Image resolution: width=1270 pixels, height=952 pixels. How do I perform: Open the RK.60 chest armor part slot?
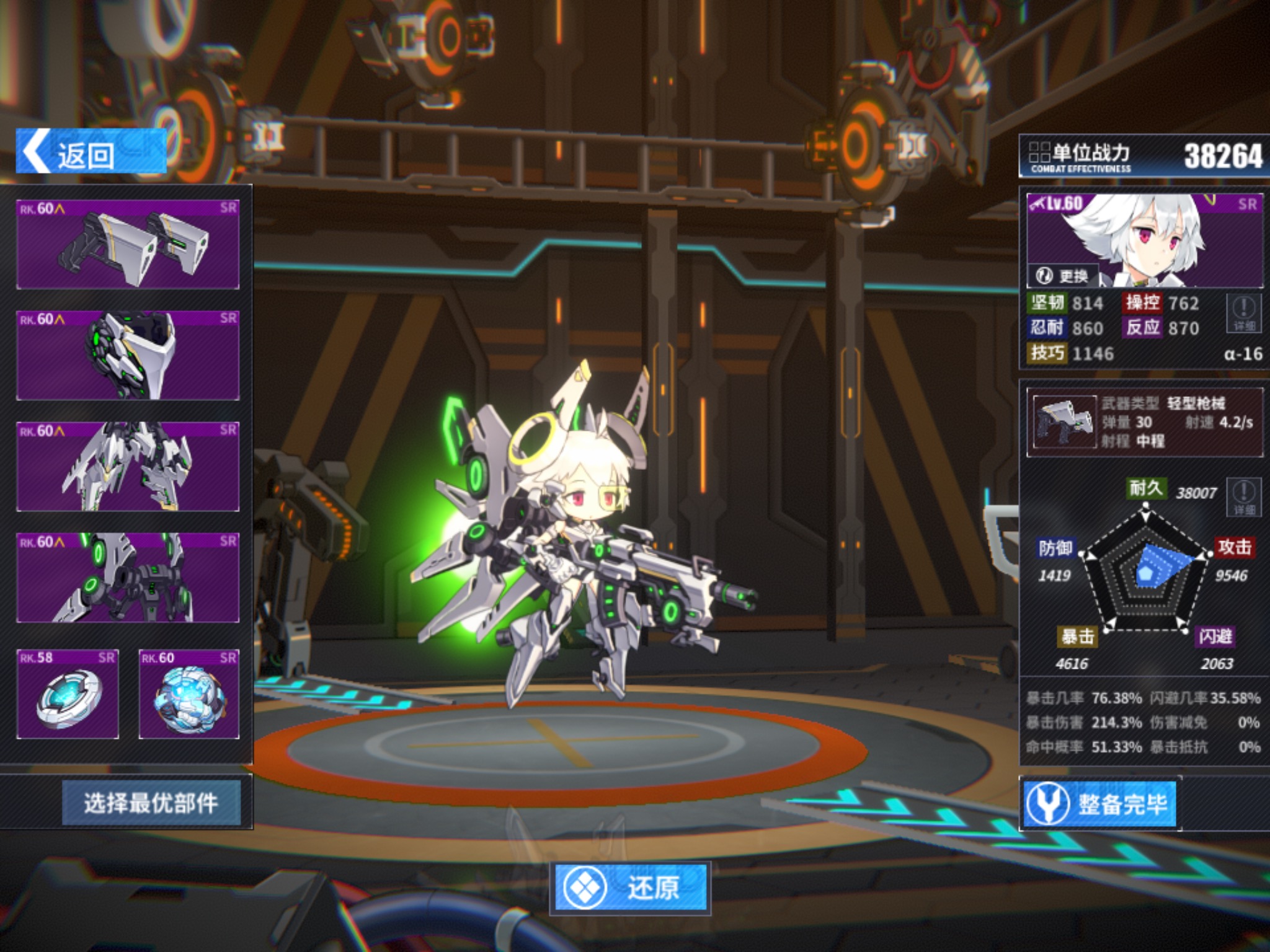pos(128,355)
